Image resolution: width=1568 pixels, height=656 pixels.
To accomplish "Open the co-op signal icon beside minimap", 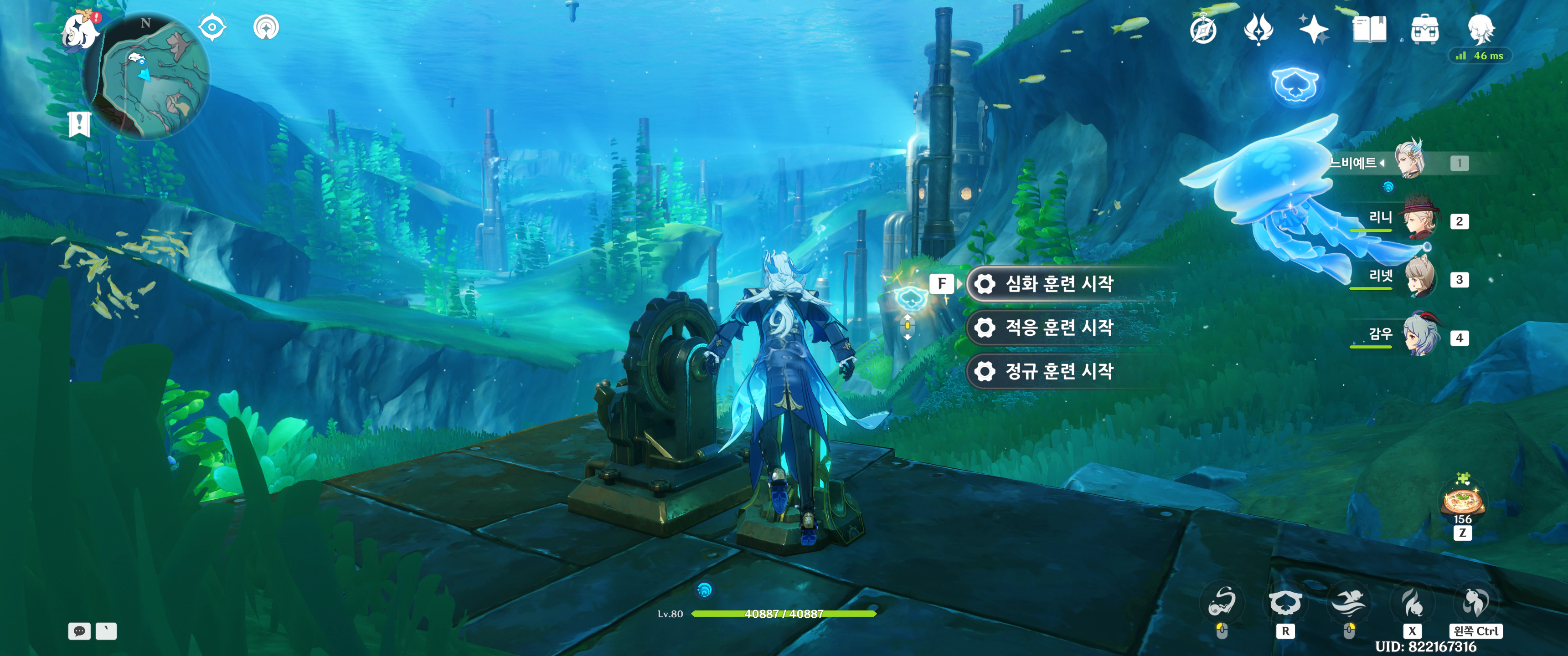I will point(266,27).
